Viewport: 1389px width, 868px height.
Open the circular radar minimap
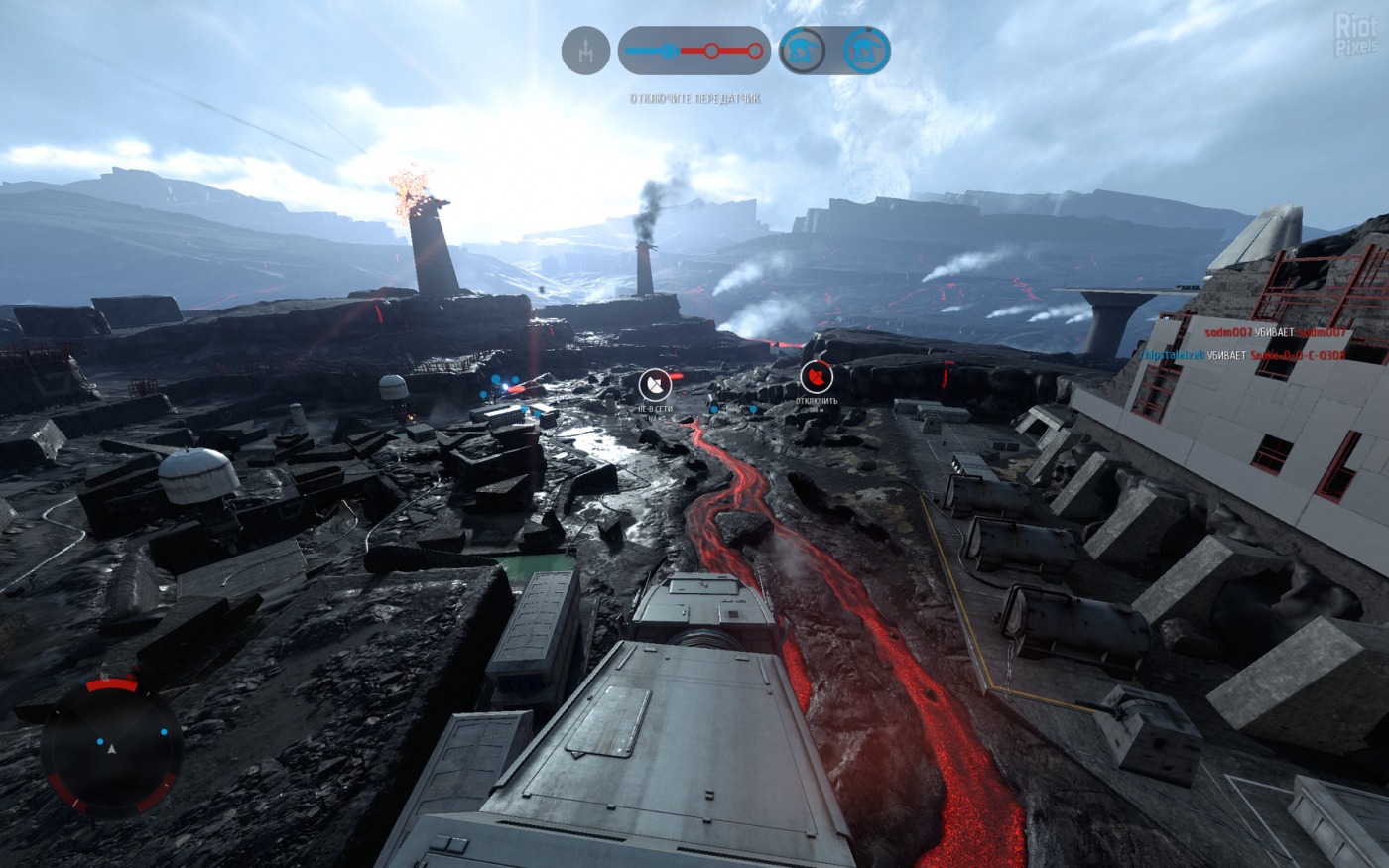[111, 747]
